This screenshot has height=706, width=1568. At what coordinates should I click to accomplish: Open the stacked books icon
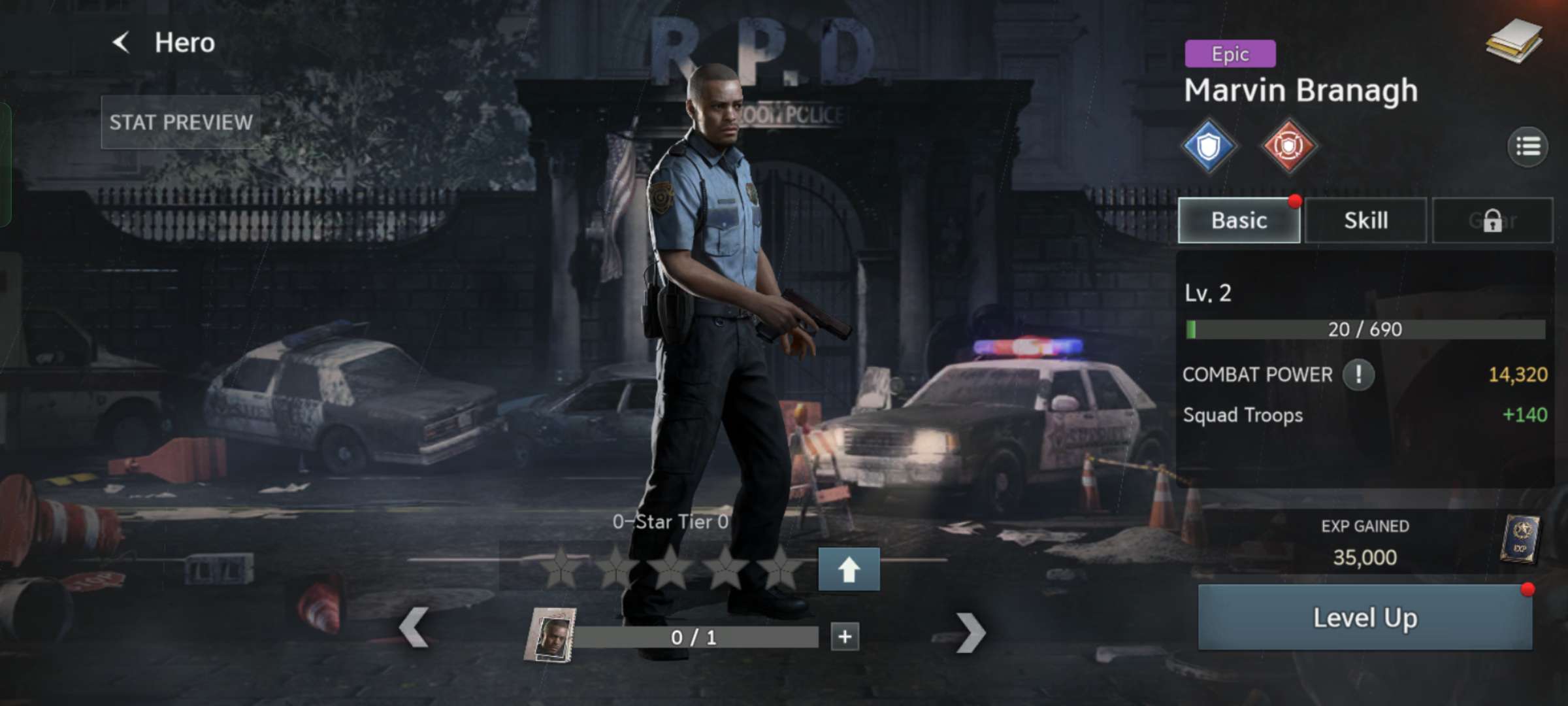[x=1514, y=41]
